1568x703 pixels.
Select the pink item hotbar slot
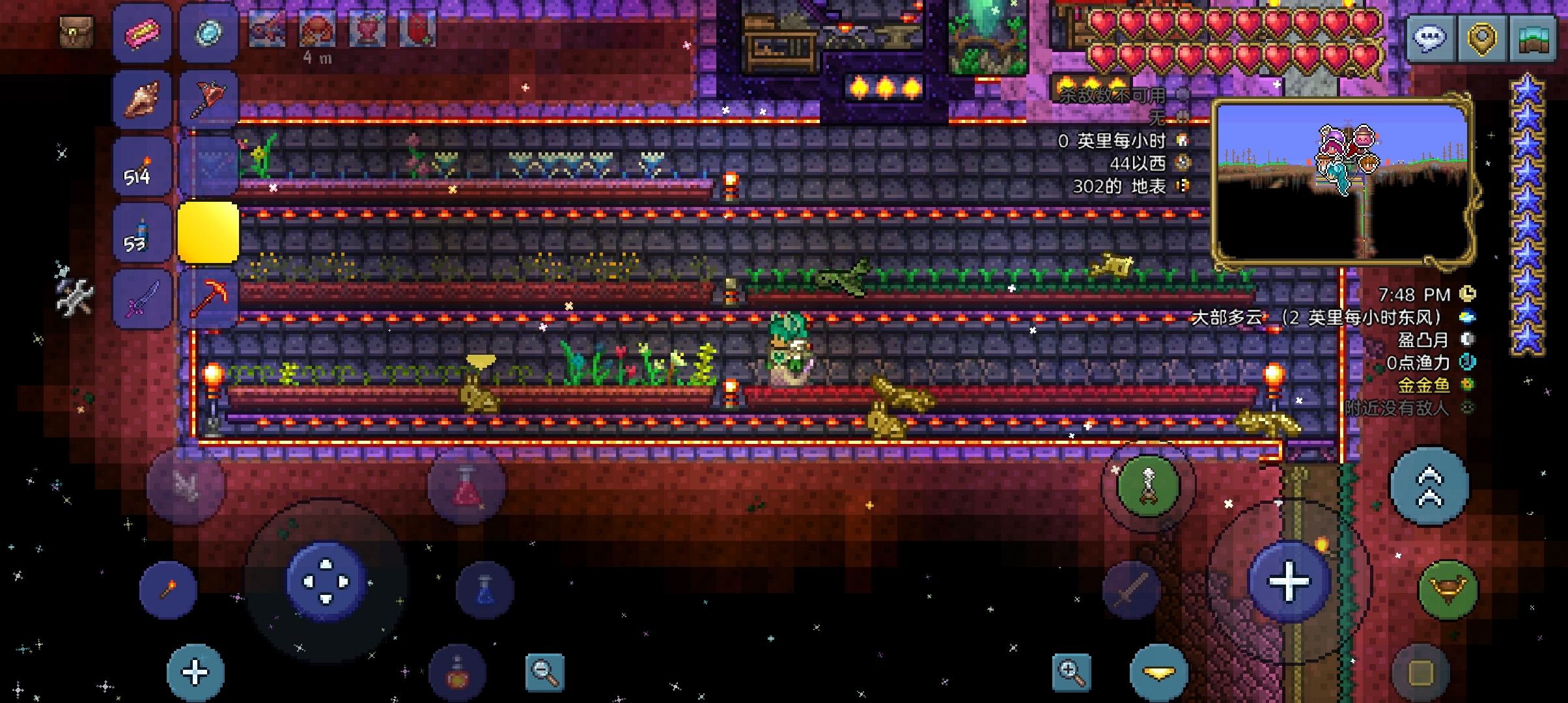(x=142, y=33)
